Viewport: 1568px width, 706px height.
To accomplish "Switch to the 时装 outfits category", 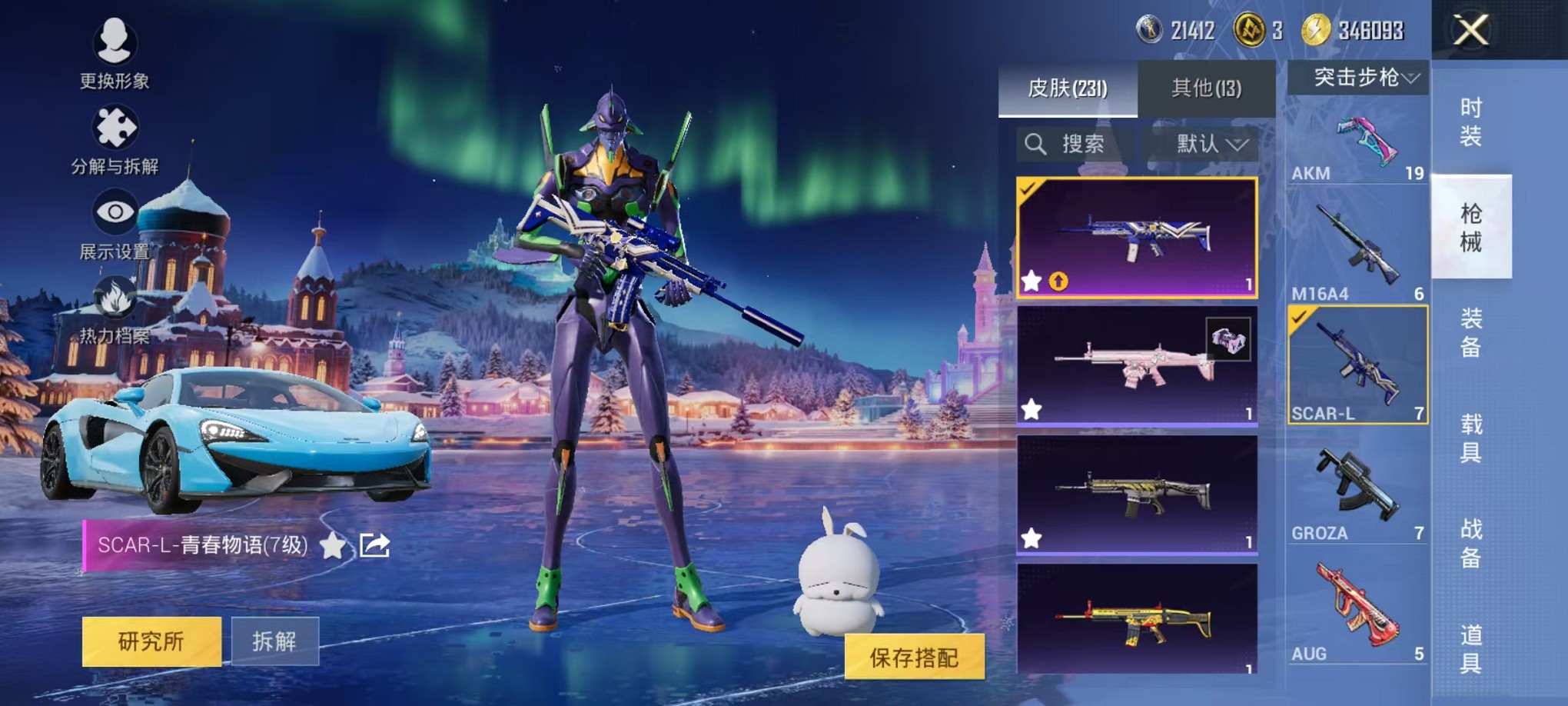I will click(1470, 122).
